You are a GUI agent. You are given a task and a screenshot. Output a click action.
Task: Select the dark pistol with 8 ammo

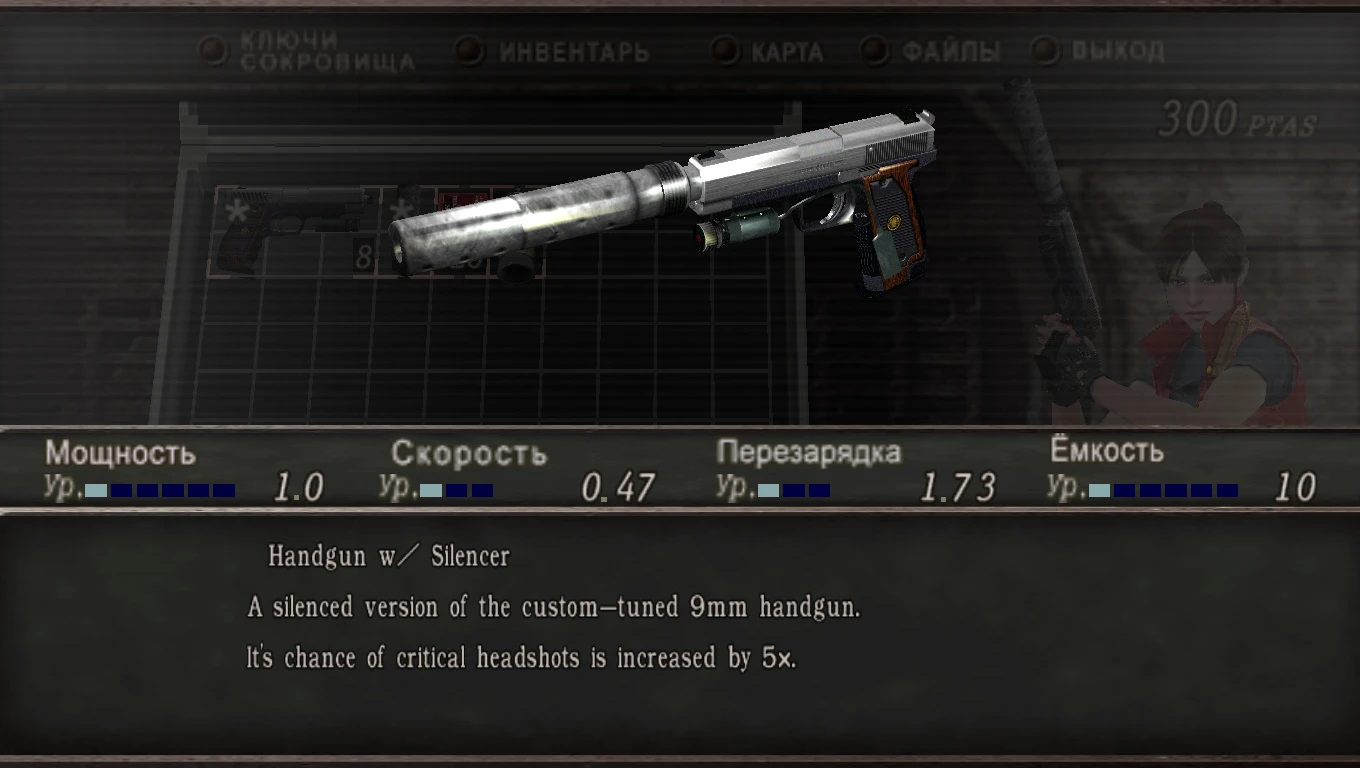point(290,225)
